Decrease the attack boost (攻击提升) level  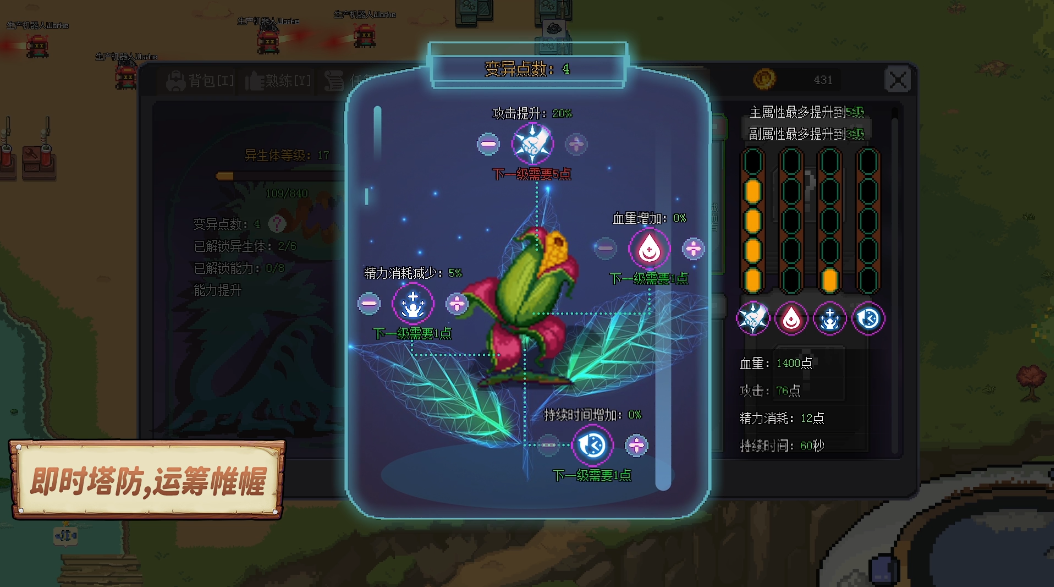[488, 144]
